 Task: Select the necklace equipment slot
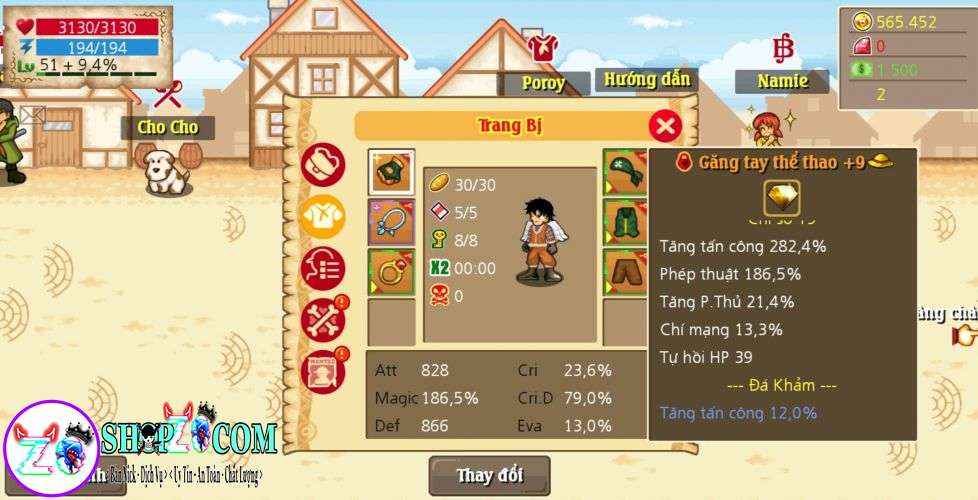tap(391, 222)
